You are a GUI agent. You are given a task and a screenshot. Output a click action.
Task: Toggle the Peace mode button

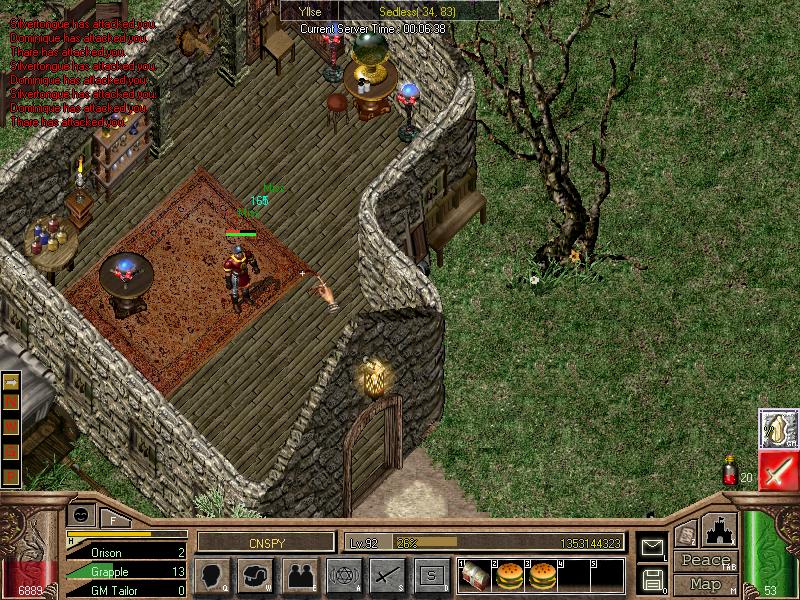coord(706,560)
